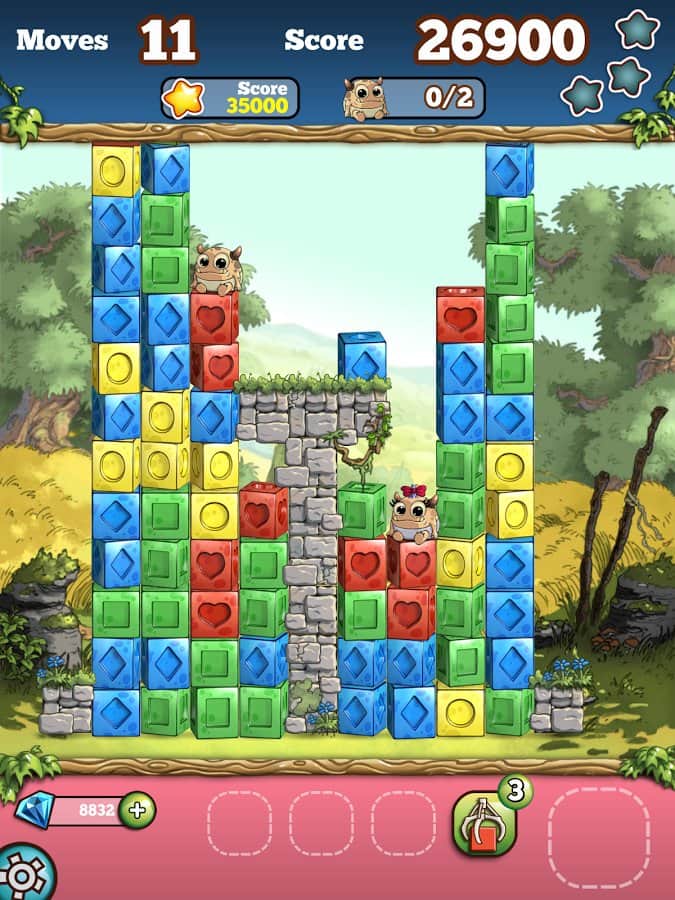Tap the blue cube atop the stone pillar

tap(362, 357)
